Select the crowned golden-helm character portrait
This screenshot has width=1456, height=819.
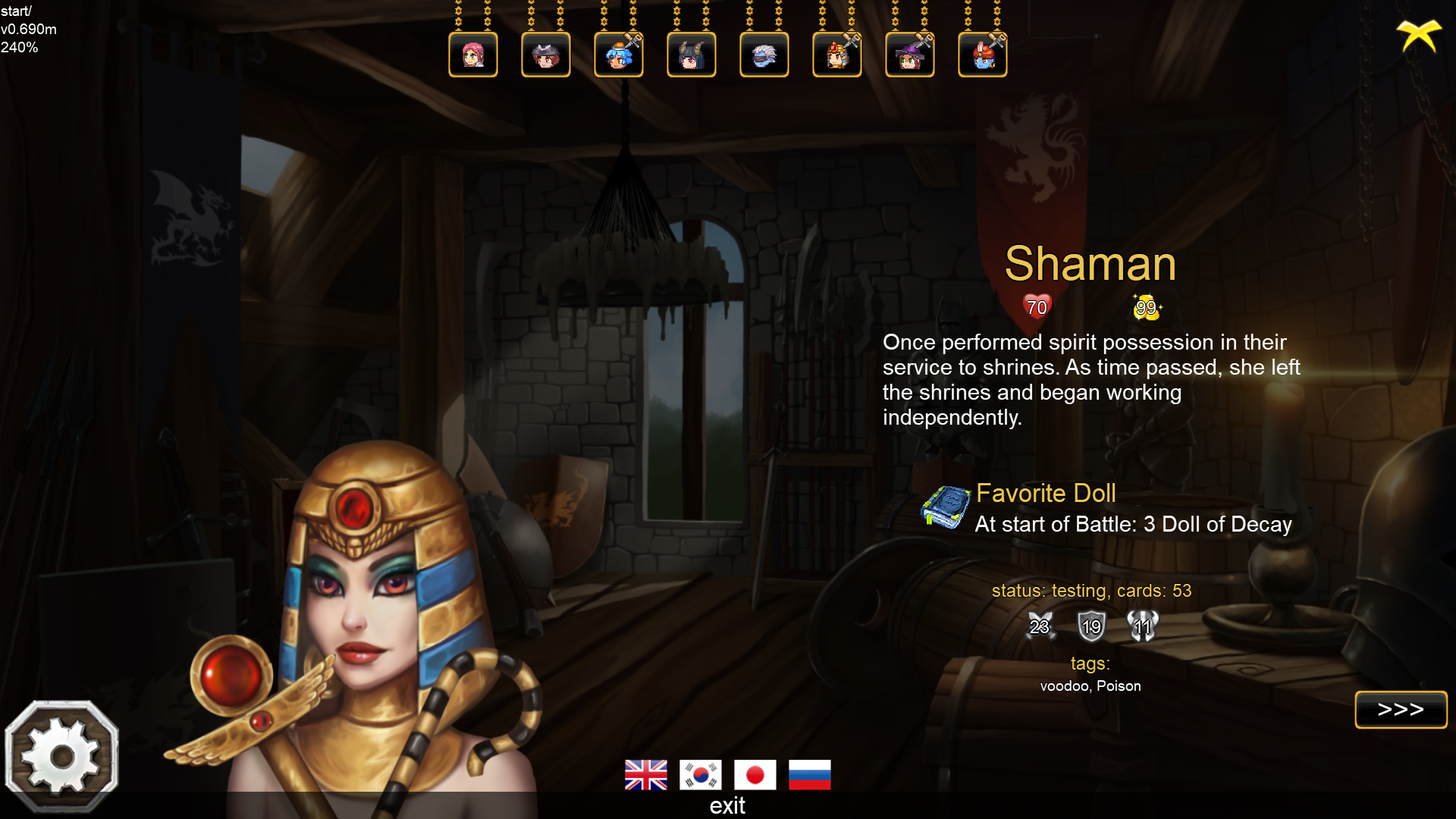coord(837,54)
